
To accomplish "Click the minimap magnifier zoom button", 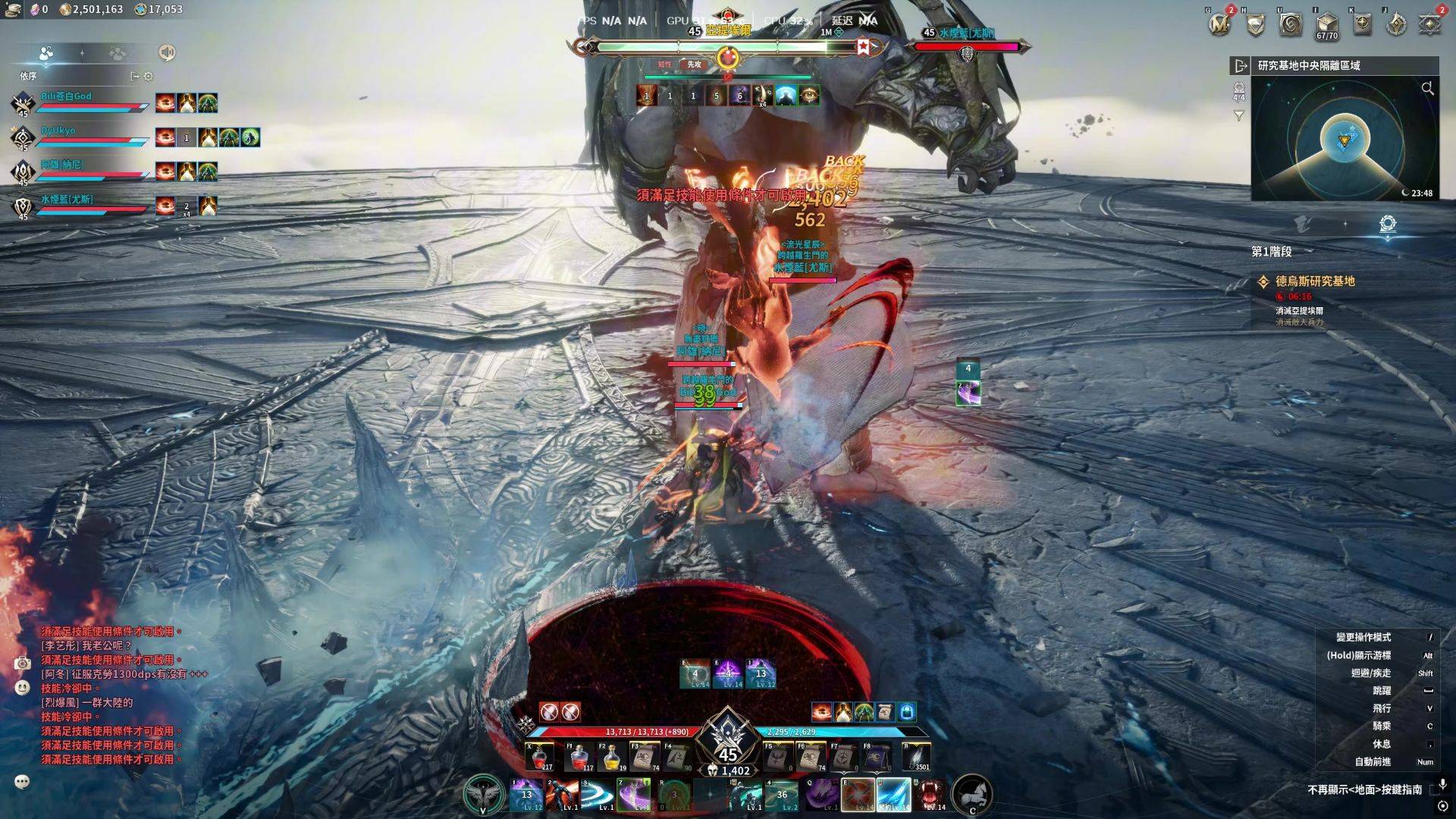I will 1427,89.
